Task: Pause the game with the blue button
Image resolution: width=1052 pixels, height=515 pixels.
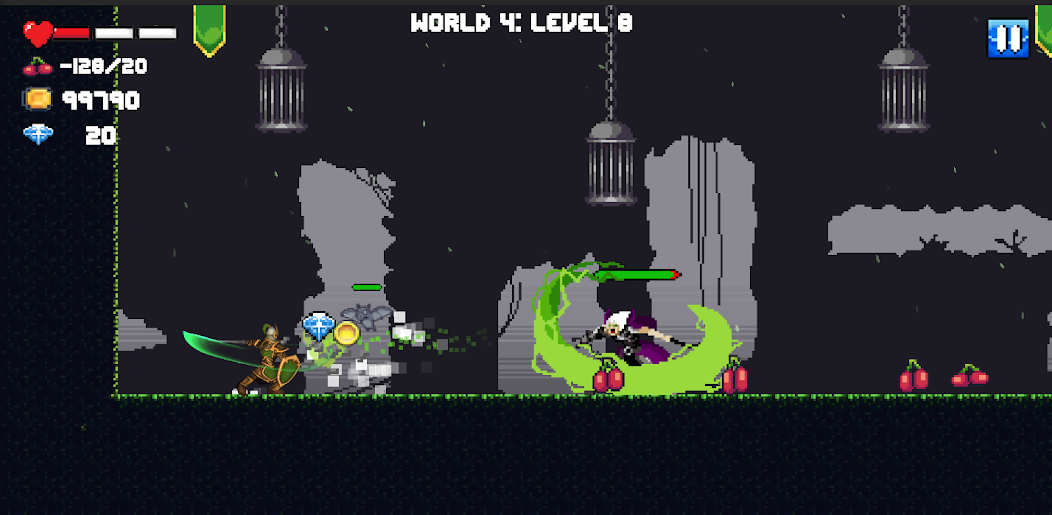Action: click(1007, 38)
